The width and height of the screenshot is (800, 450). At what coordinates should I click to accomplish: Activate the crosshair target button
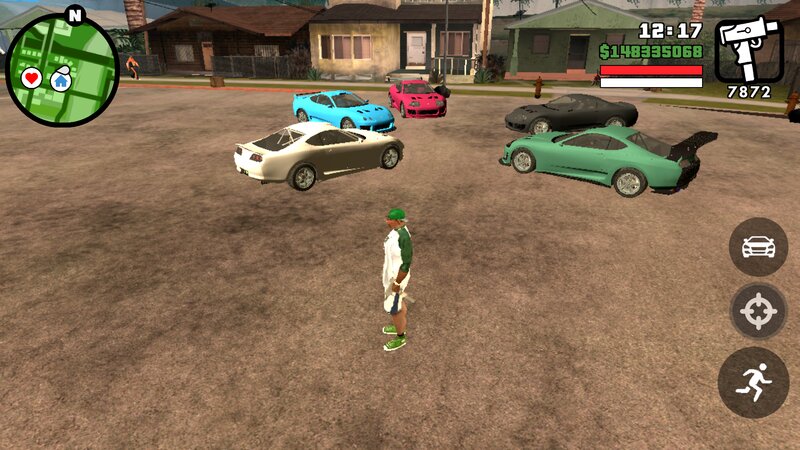758,312
